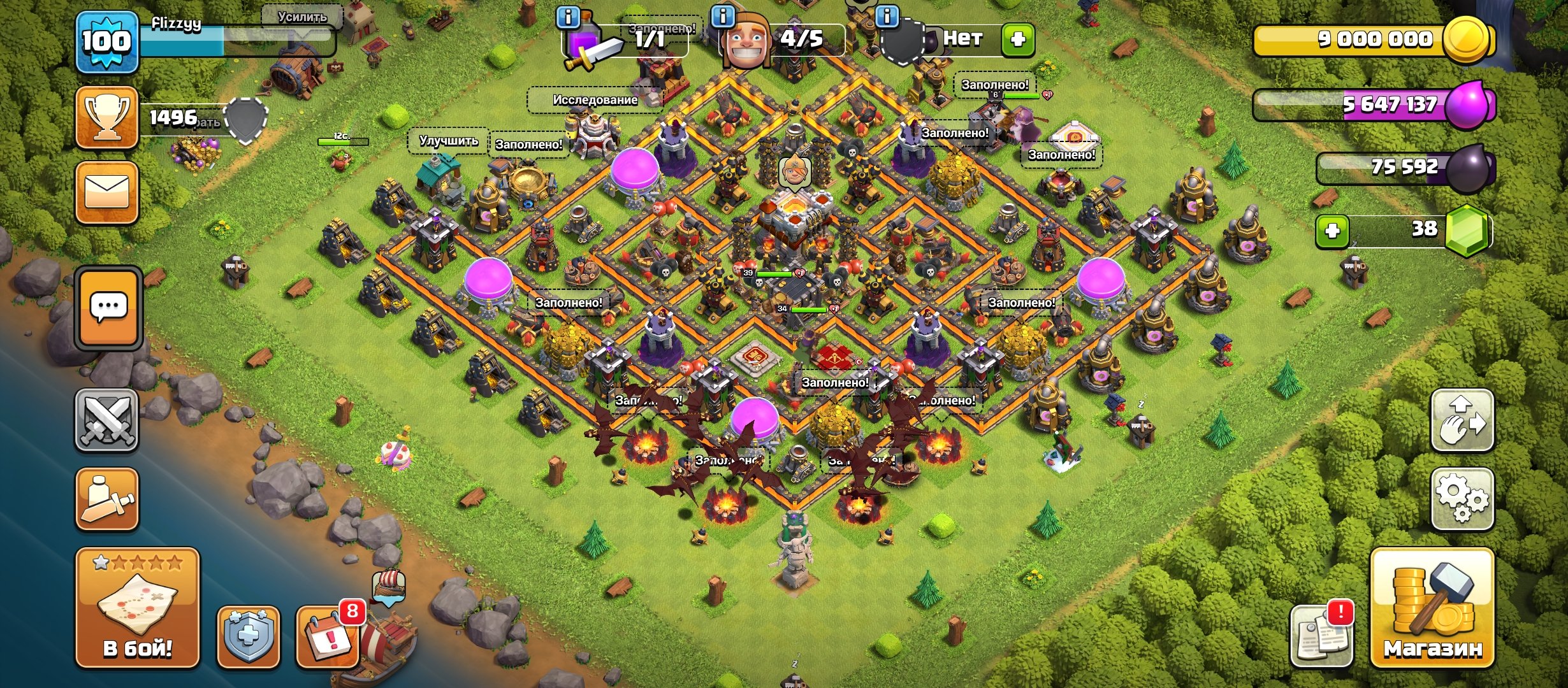Open the blue shield protection info

point(248,637)
